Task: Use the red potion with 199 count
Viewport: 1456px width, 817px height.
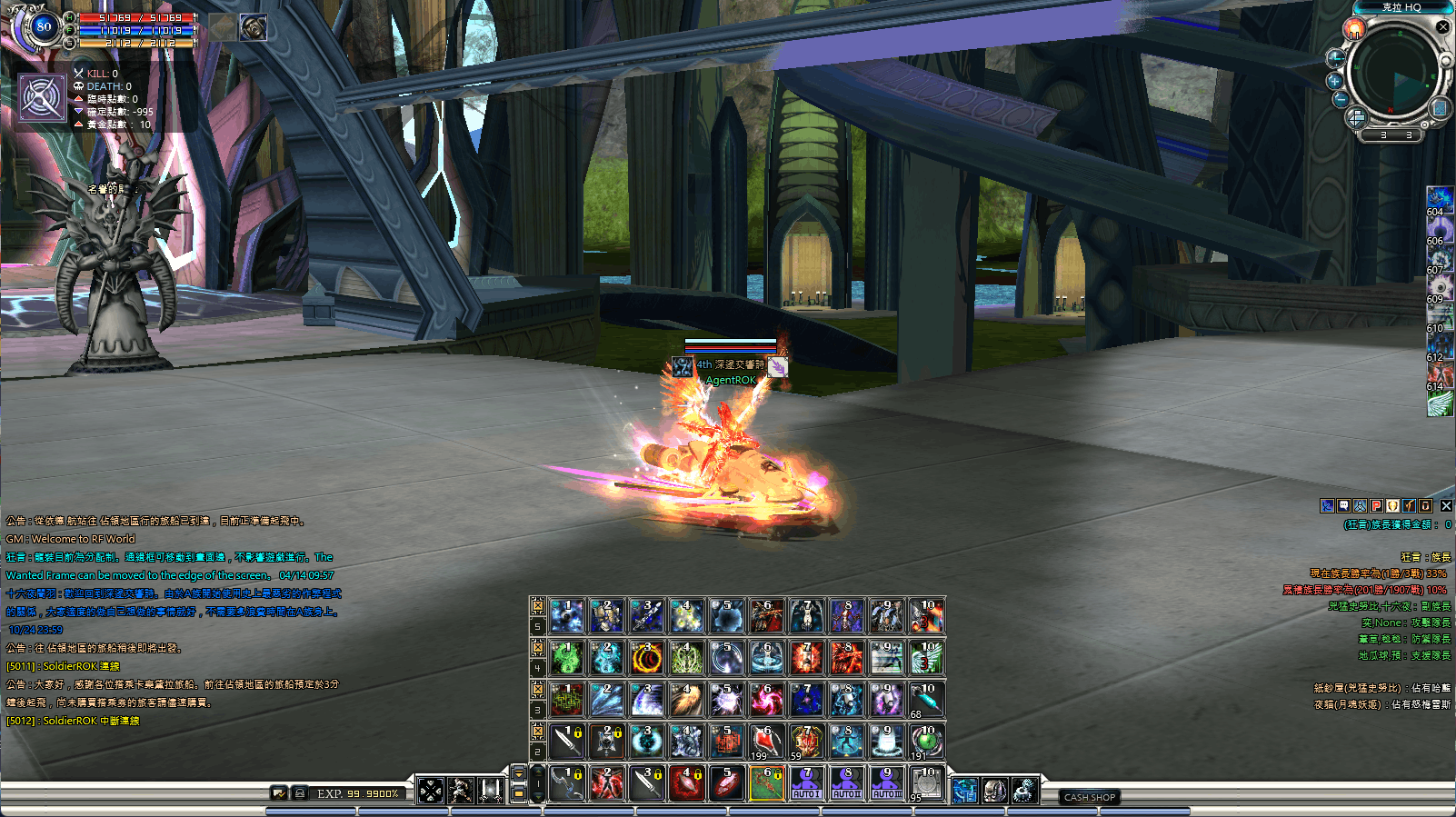Action: pyautogui.click(x=766, y=742)
